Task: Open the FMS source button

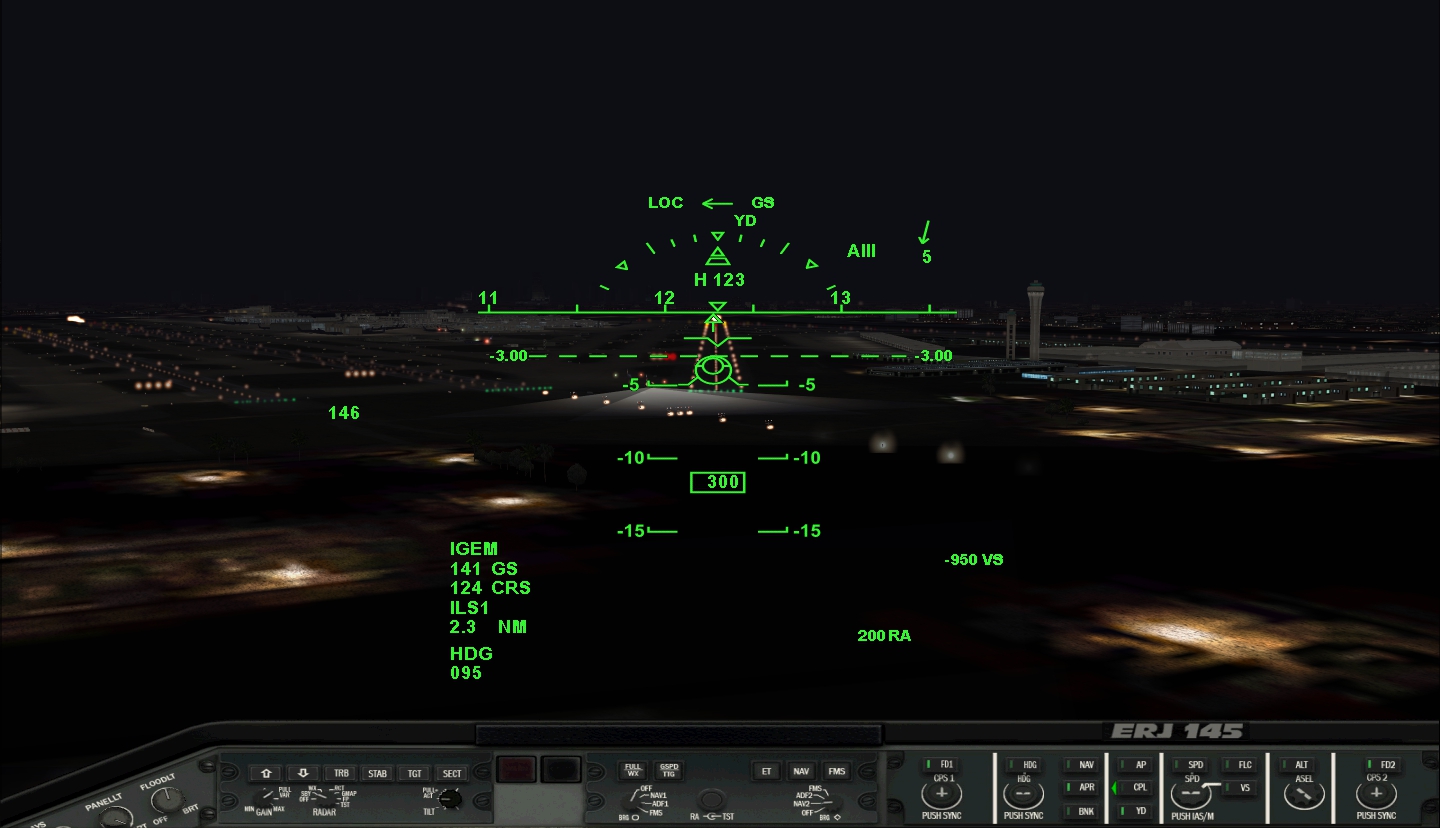Action: [x=836, y=771]
